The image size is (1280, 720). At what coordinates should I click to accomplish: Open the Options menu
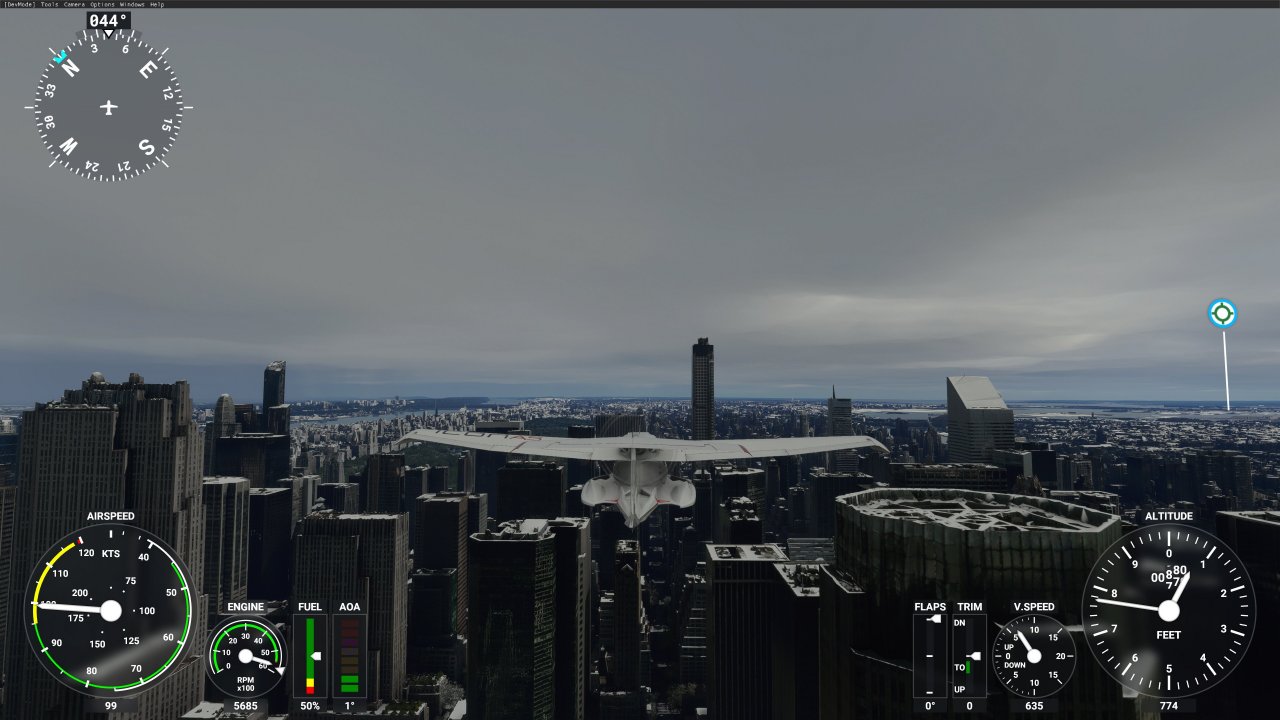pyautogui.click(x=102, y=4)
